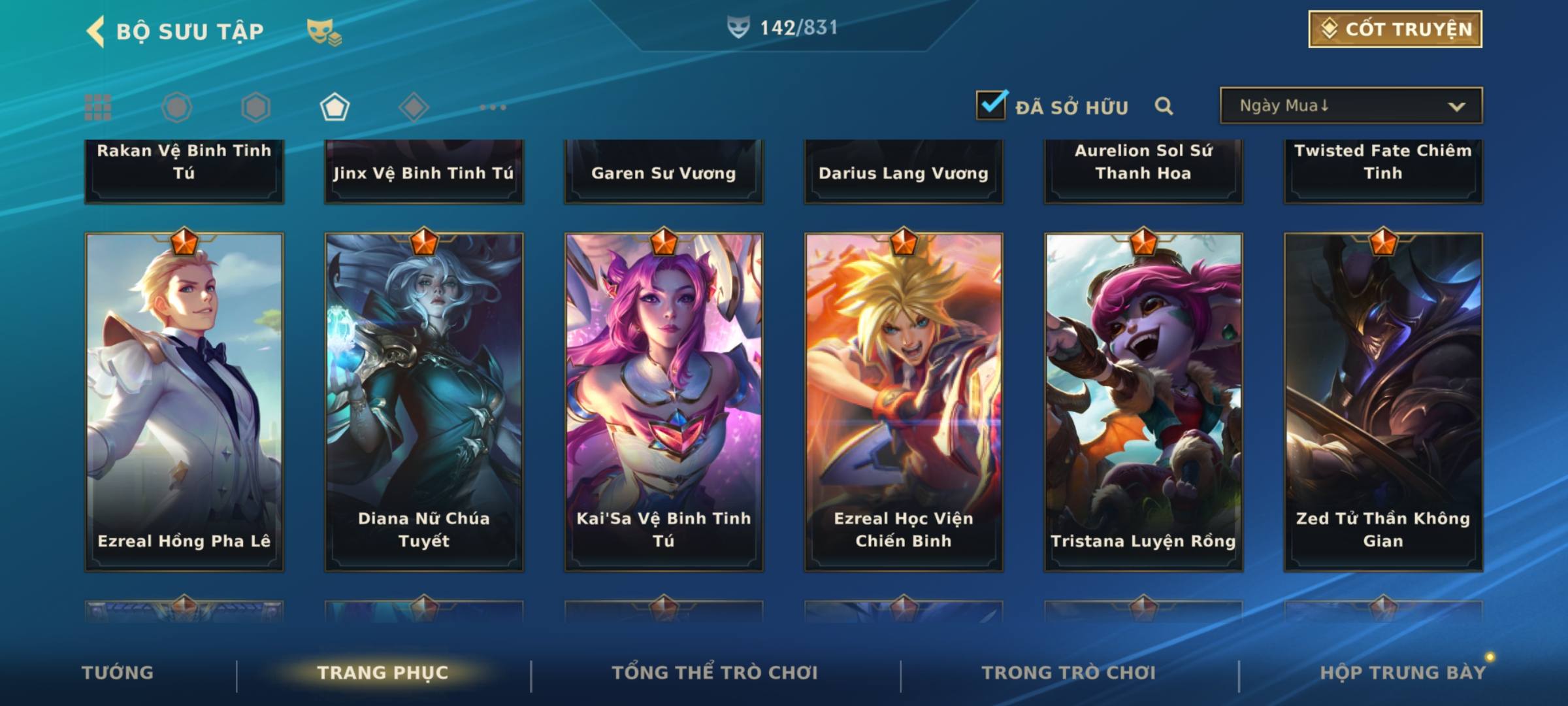The image size is (1568, 706).
Task: Show more filters via three dots
Action: tap(493, 107)
